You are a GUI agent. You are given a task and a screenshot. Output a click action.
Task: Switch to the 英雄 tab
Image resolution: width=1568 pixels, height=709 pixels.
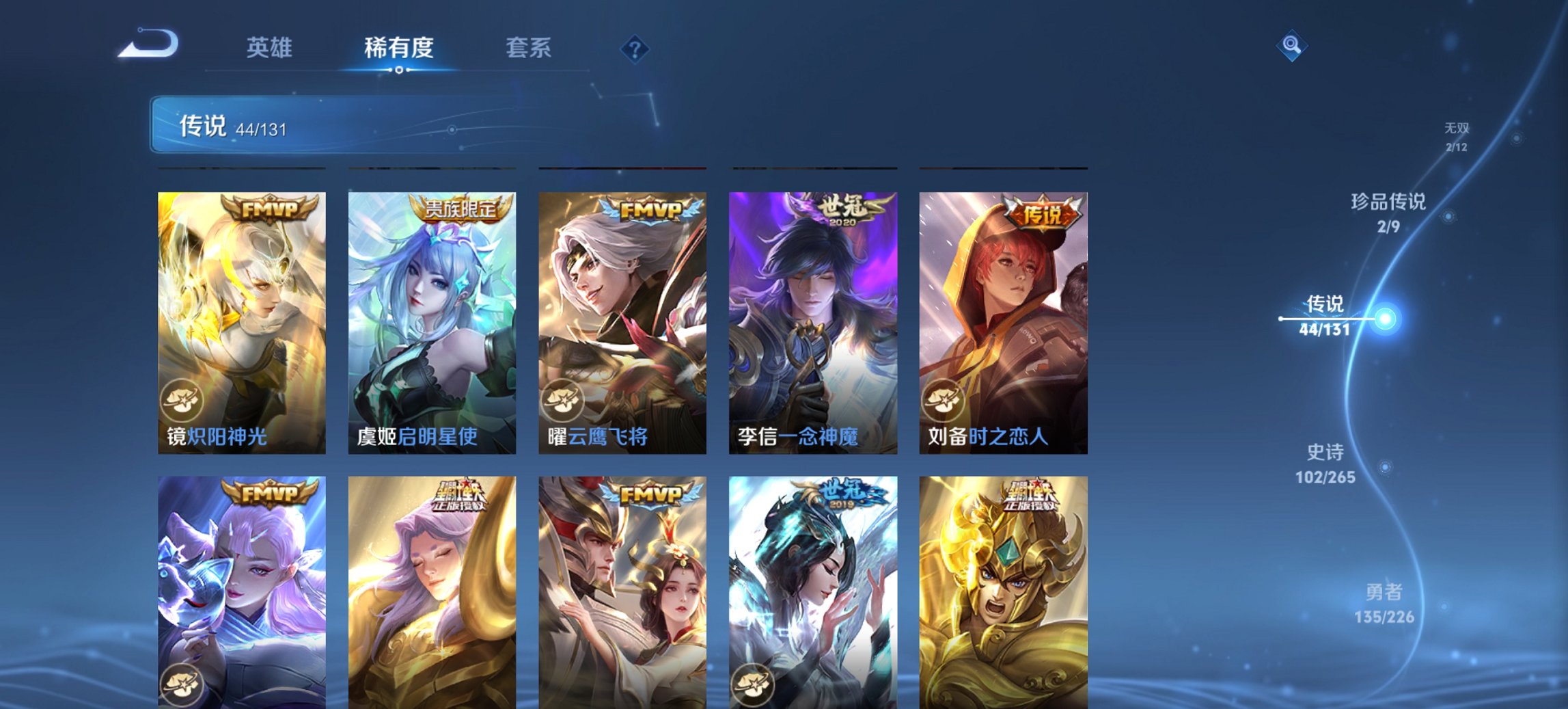270,46
